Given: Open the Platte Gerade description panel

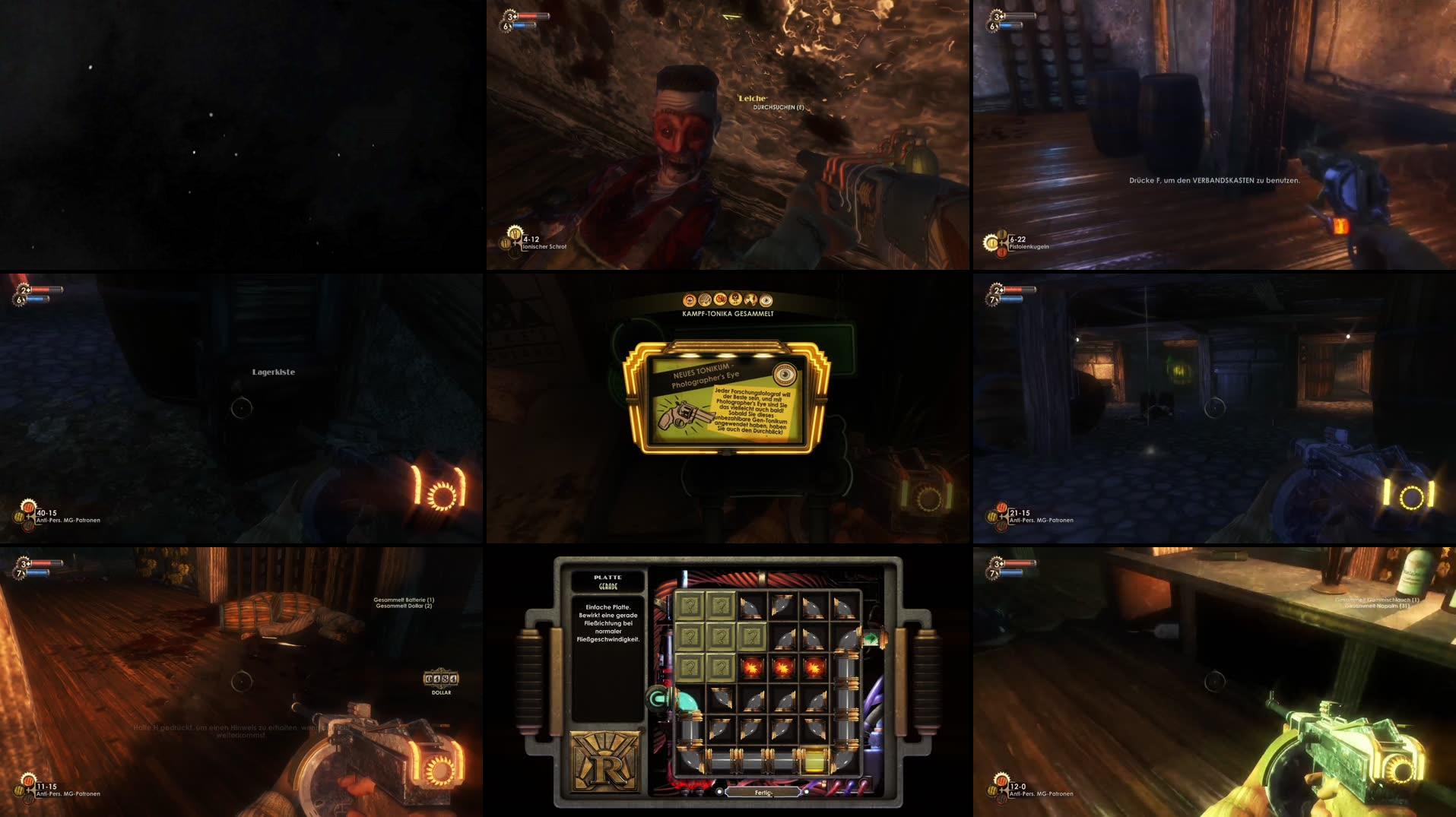Looking at the screenshot, I should coord(608,625).
